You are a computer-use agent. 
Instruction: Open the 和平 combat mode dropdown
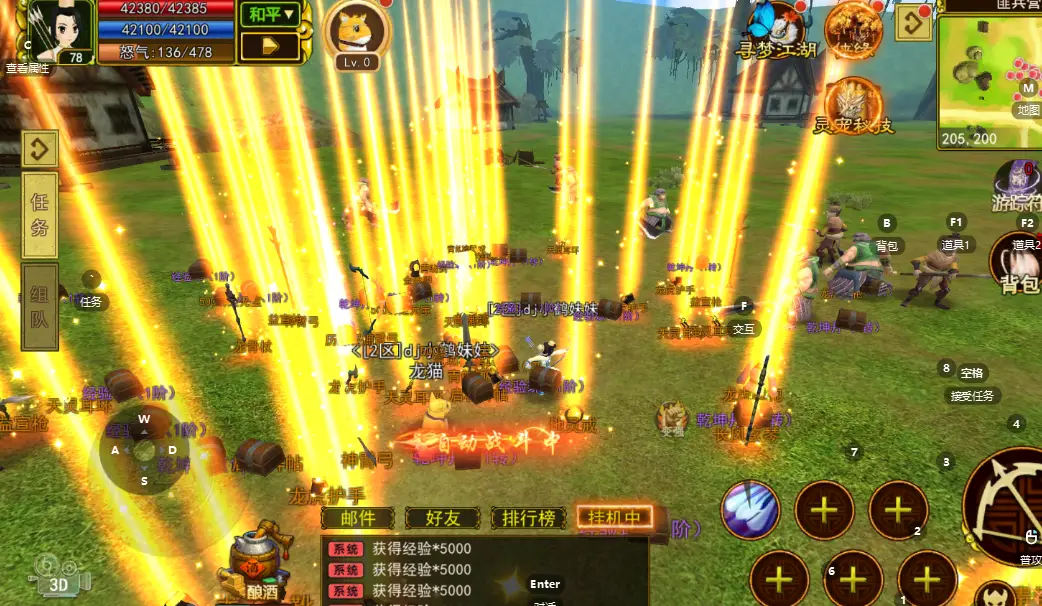(x=272, y=14)
